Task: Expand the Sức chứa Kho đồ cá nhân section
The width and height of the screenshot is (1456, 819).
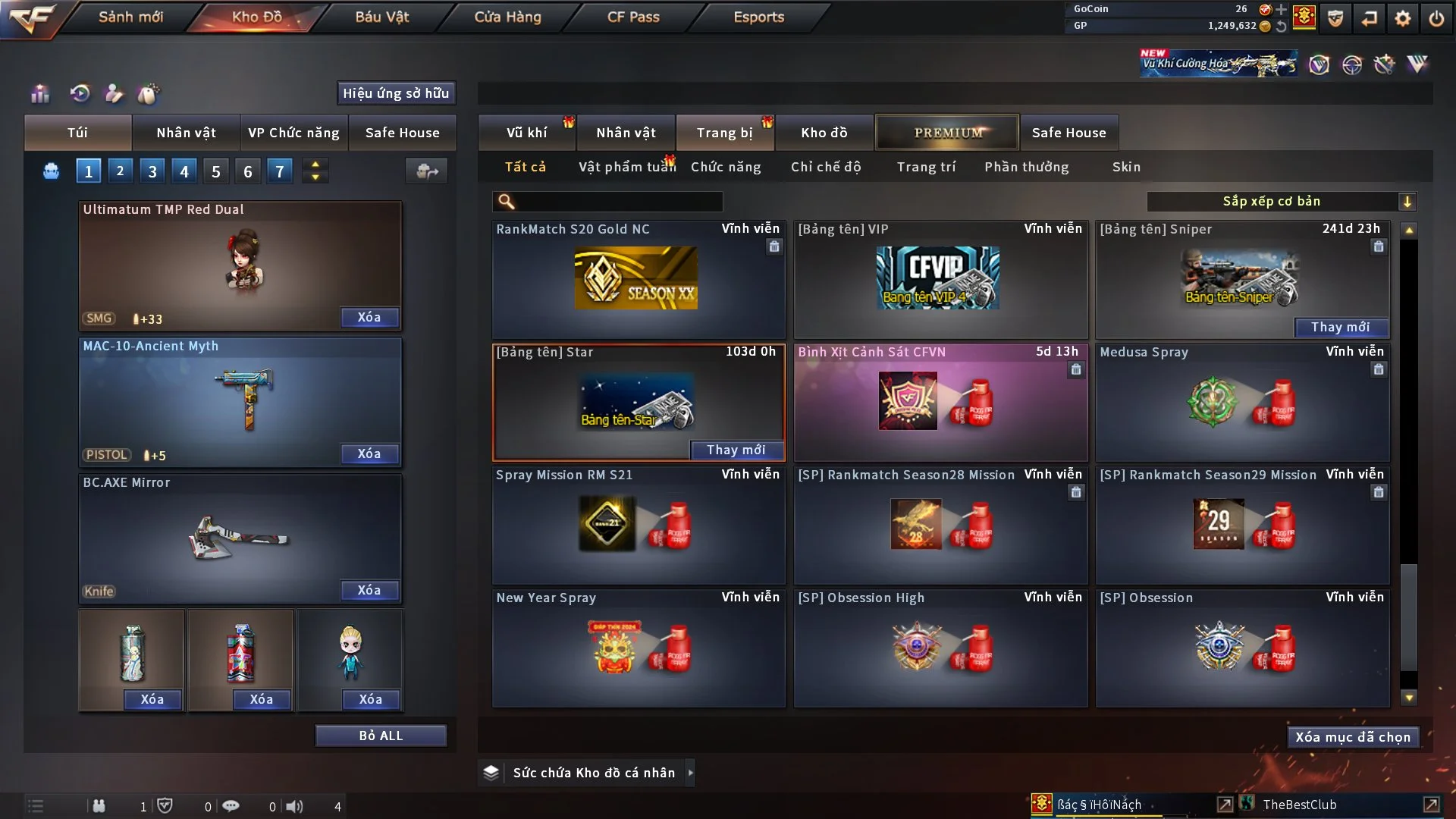Action: 691,772
